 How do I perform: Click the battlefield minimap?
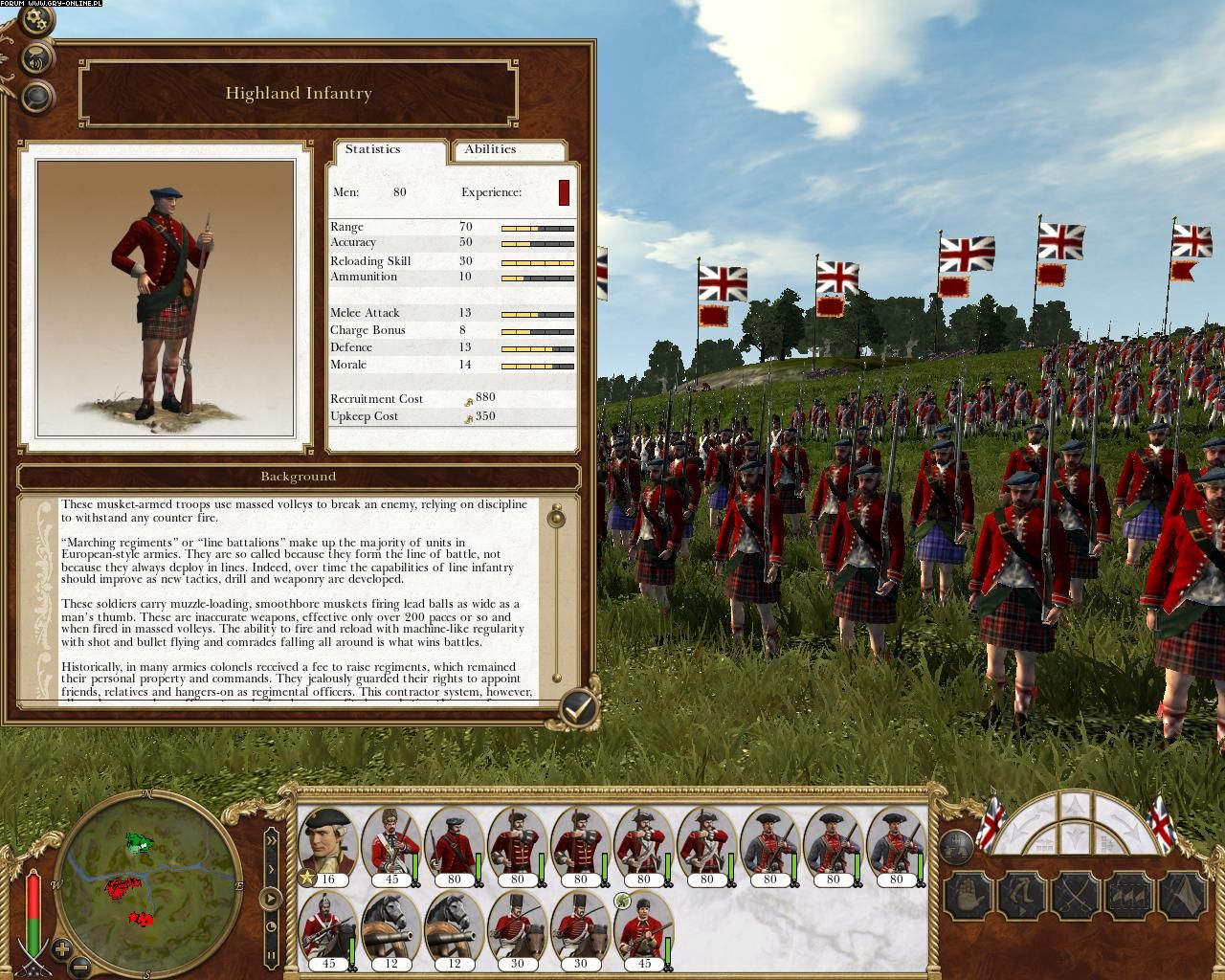[150, 882]
